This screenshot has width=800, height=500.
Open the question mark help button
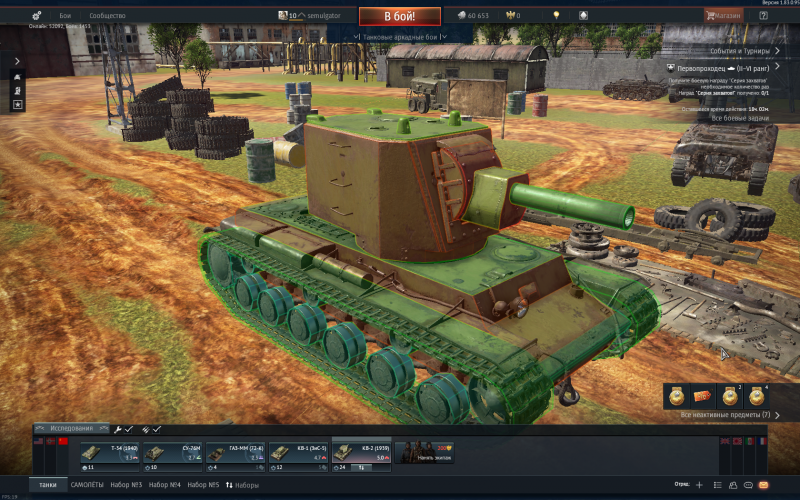point(763,15)
